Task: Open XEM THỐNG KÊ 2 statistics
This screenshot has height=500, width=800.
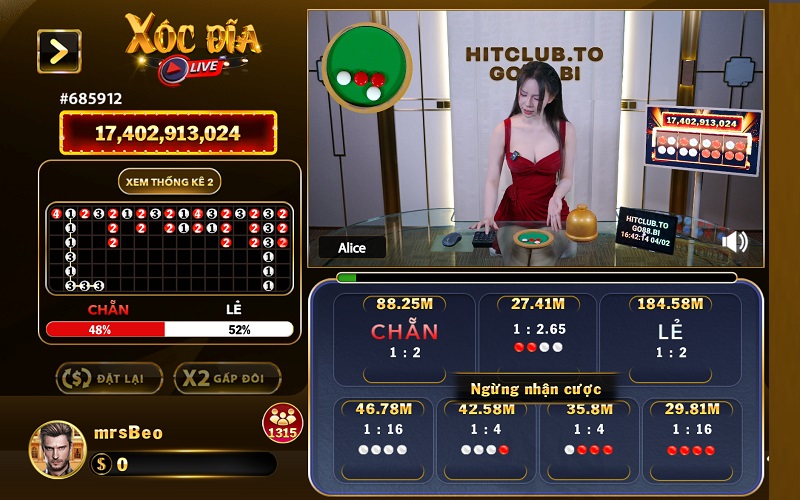Action: [169, 181]
